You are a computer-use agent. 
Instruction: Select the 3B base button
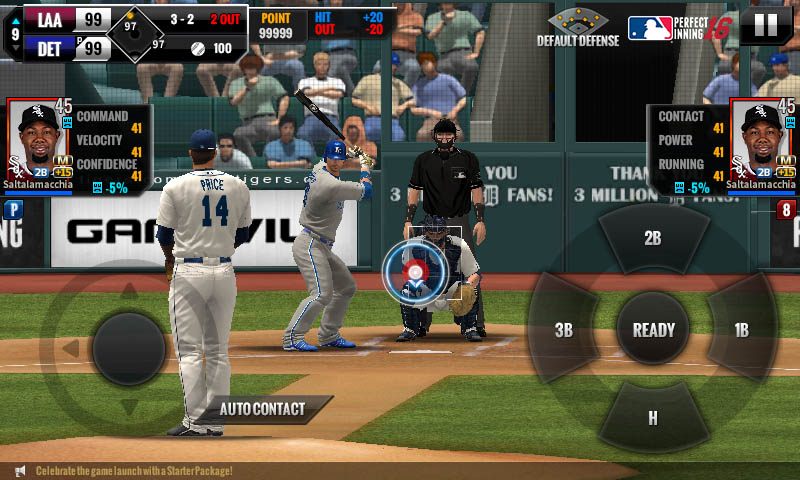564,330
